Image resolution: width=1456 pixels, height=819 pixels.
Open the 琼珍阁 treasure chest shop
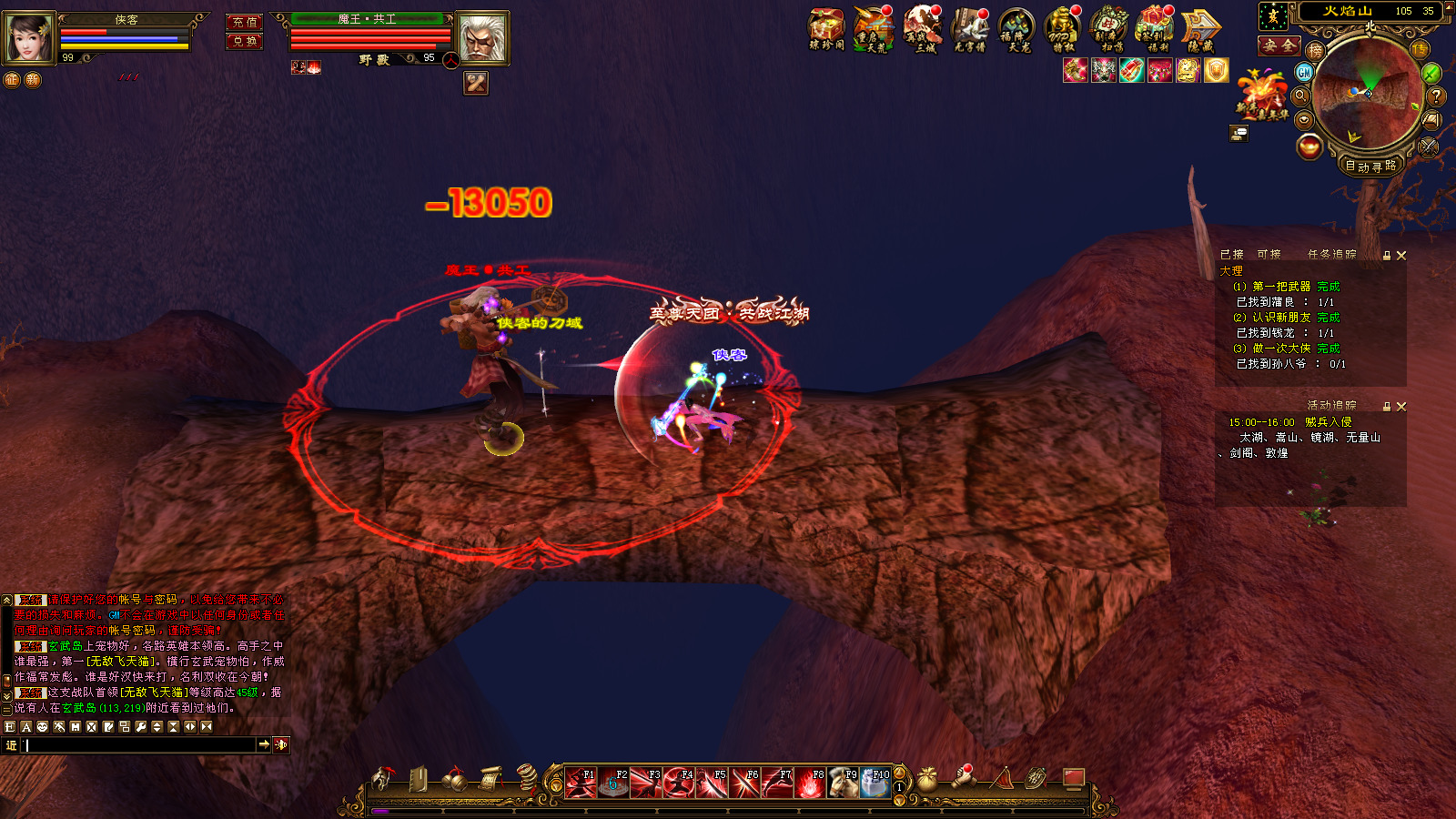(826, 29)
